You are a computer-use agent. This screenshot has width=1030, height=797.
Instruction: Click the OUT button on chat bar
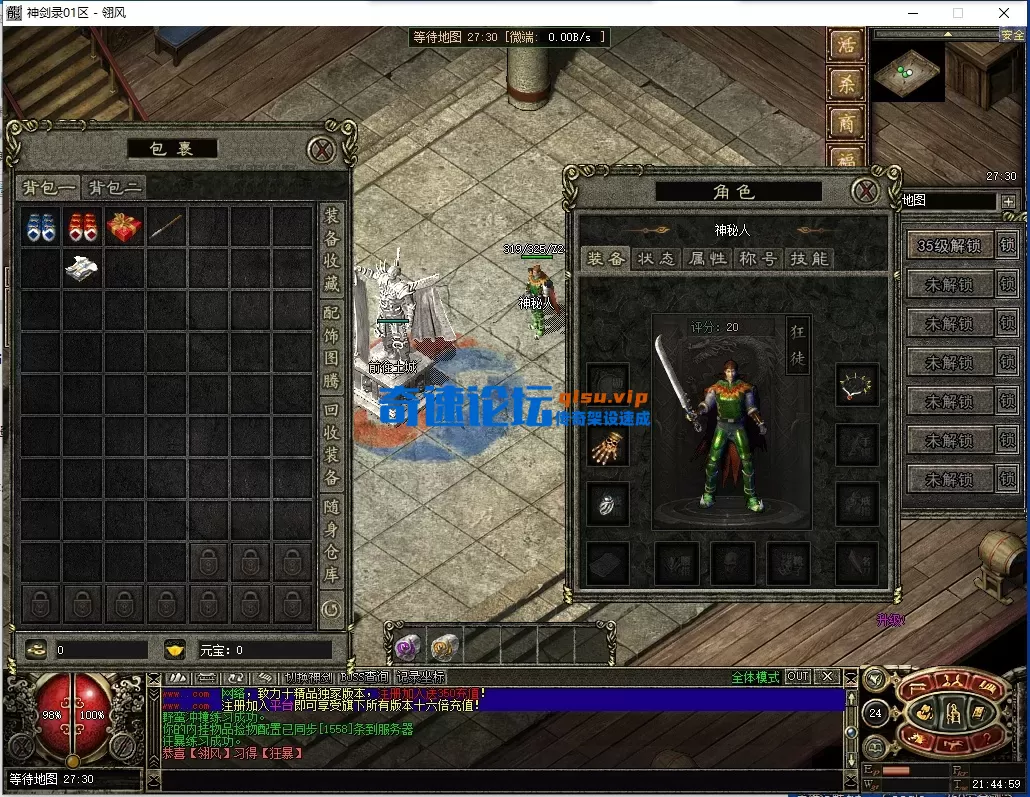[x=797, y=677]
